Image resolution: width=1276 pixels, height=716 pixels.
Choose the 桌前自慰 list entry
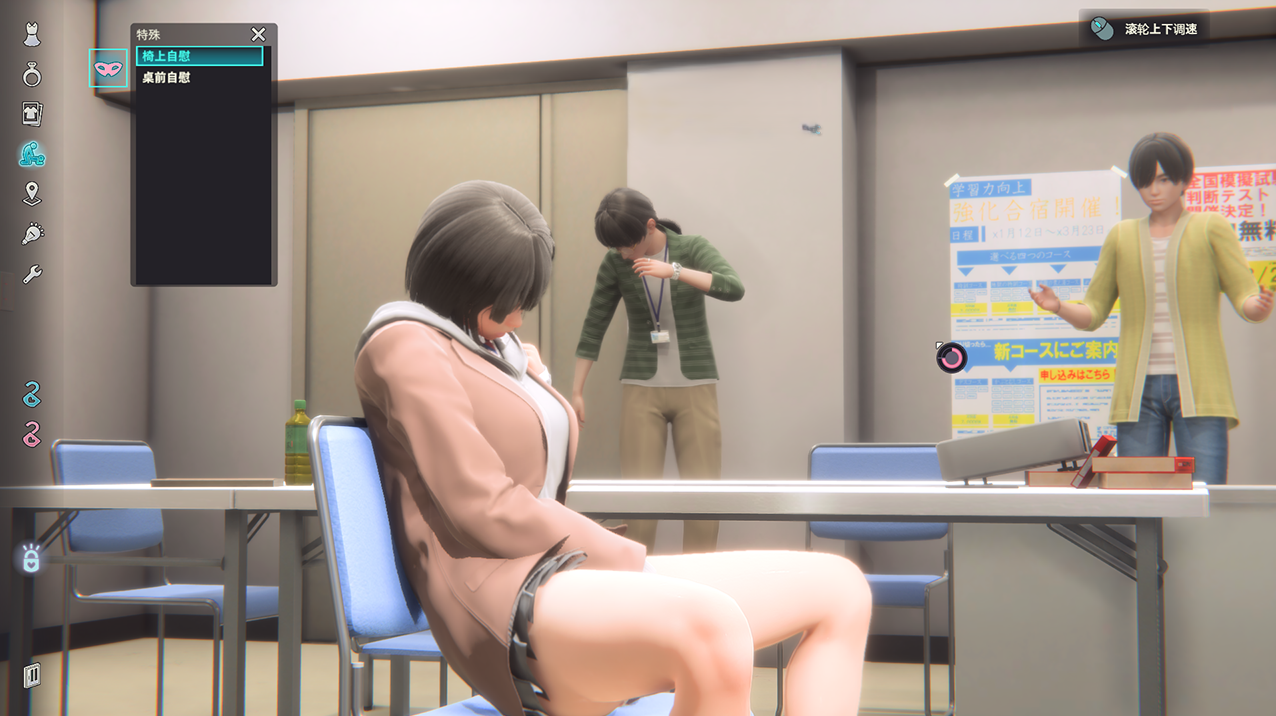click(x=199, y=77)
